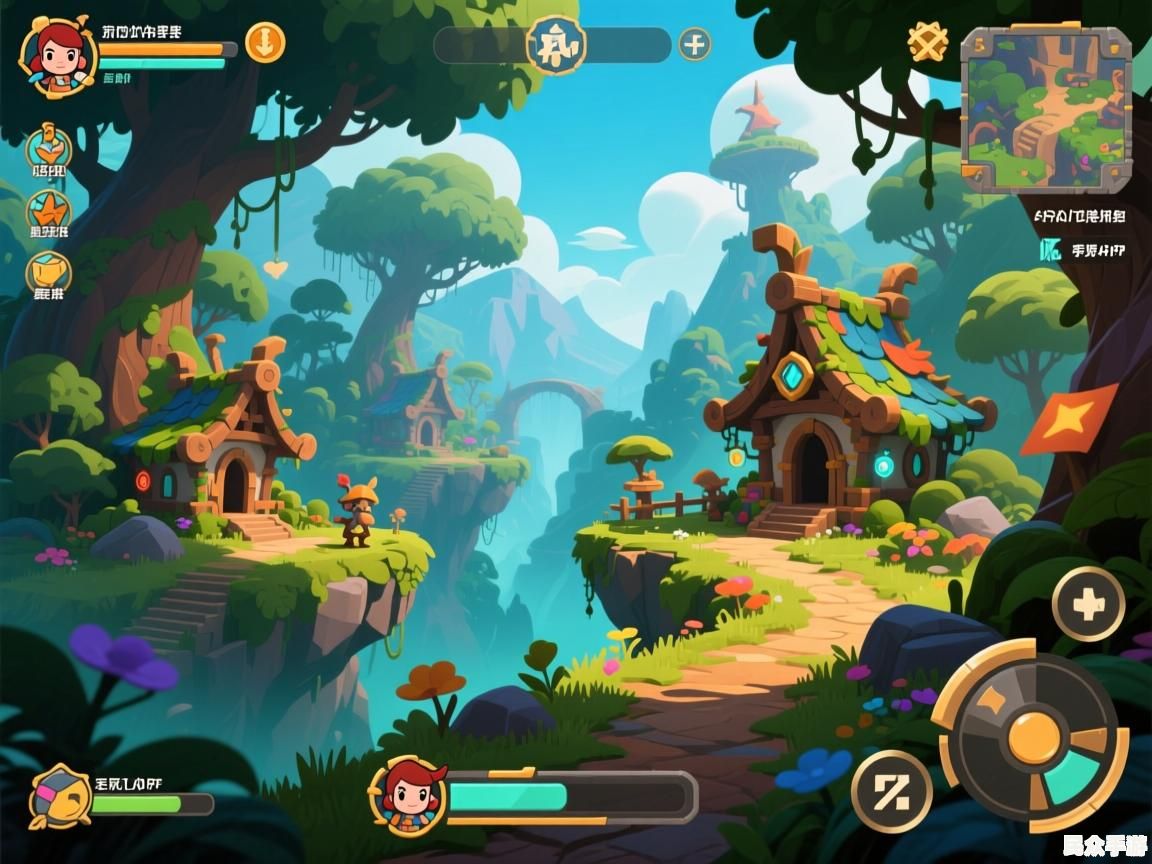
Task: Open the orange star side icon
Action: (49, 211)
